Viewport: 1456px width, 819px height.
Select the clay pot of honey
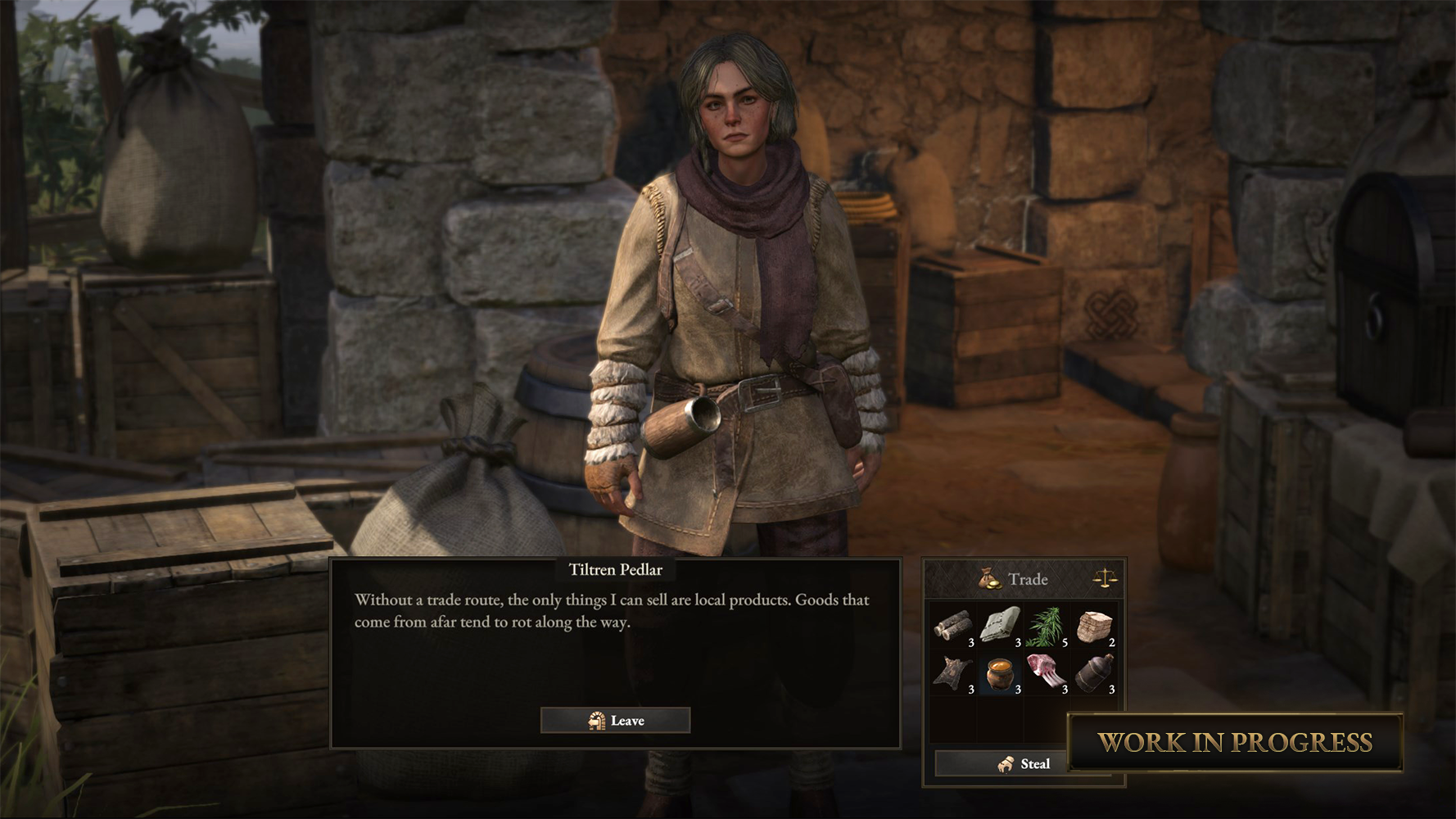(1000, 674)
